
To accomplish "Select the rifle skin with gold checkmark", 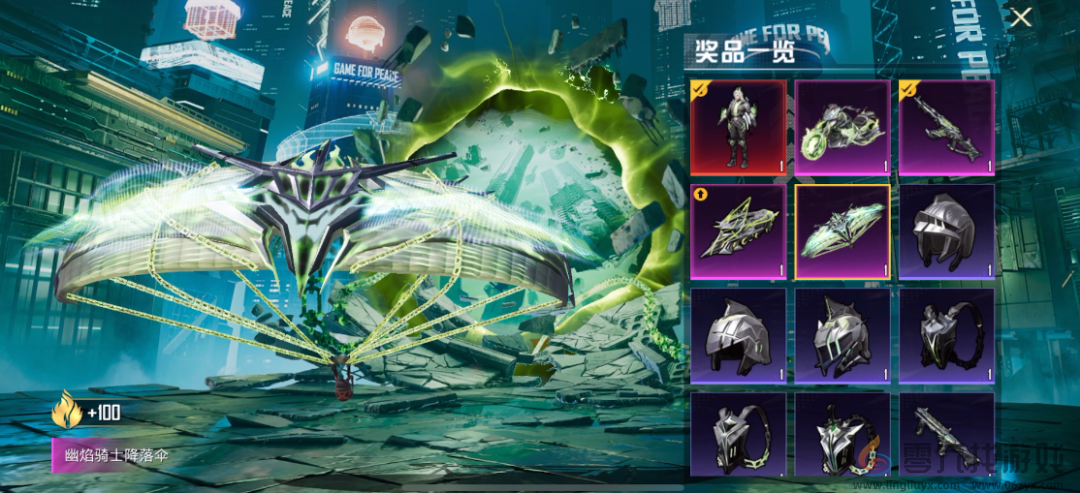I will click(946, 127).
